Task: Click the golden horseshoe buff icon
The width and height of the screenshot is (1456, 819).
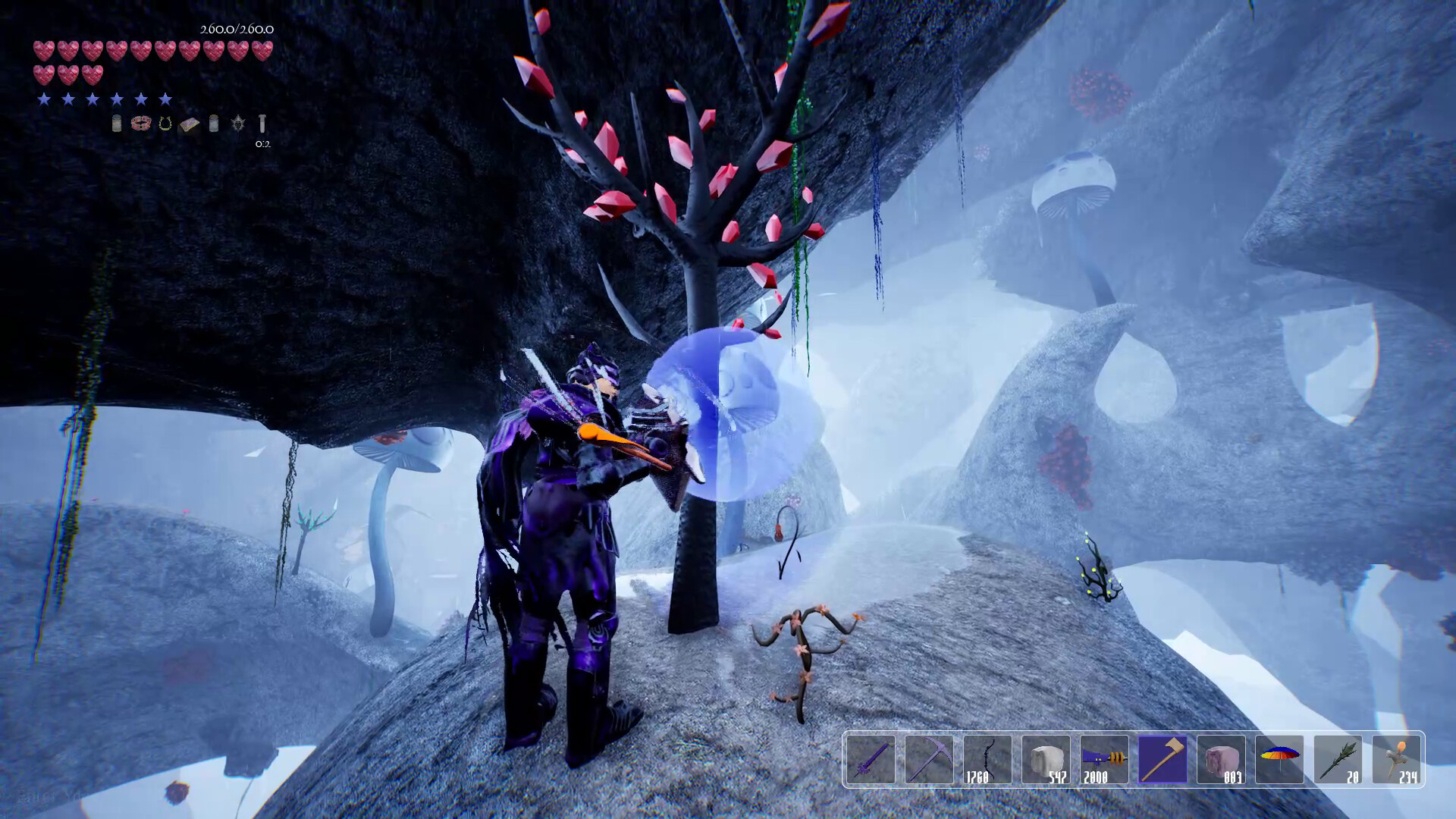Action: [165, 124]
